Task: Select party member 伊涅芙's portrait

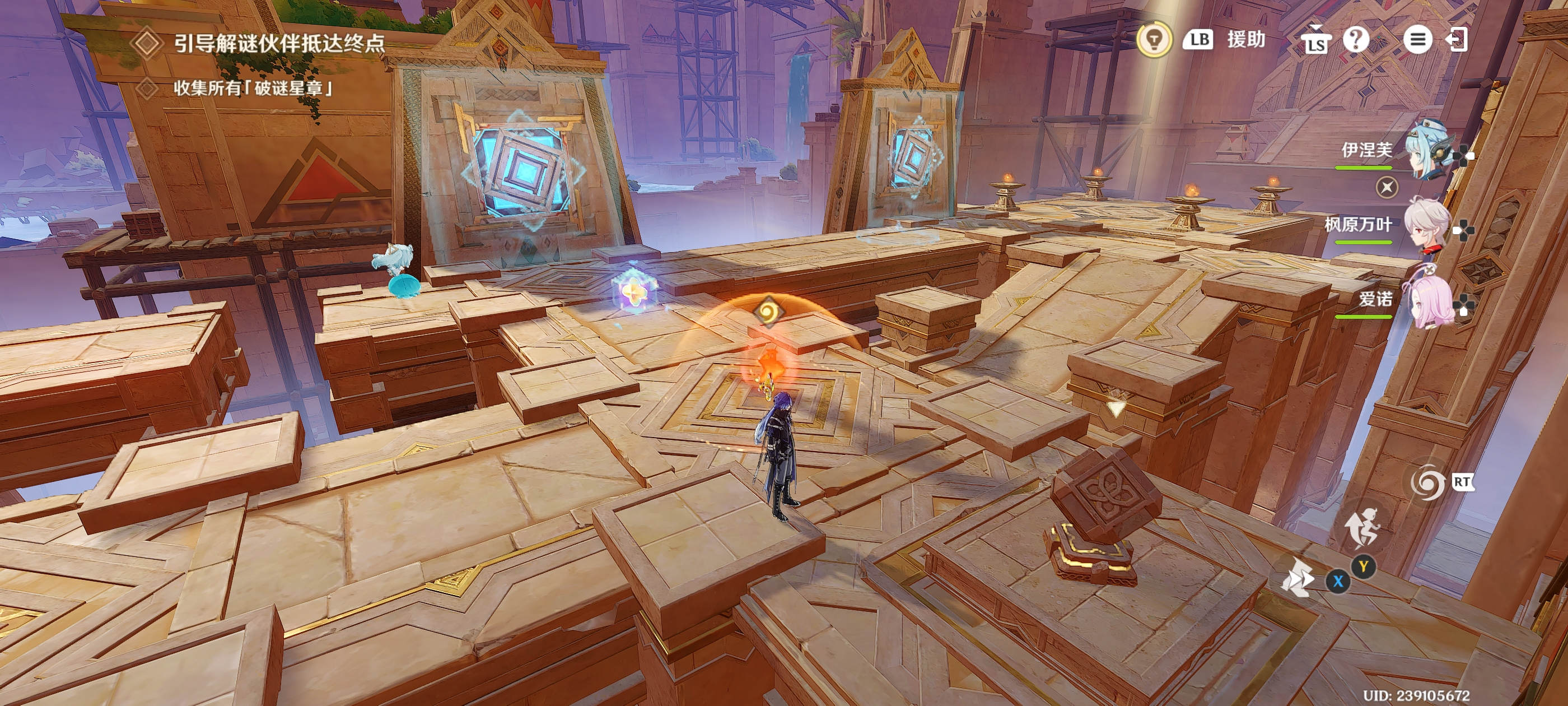Action: [x=1430, y=149]
